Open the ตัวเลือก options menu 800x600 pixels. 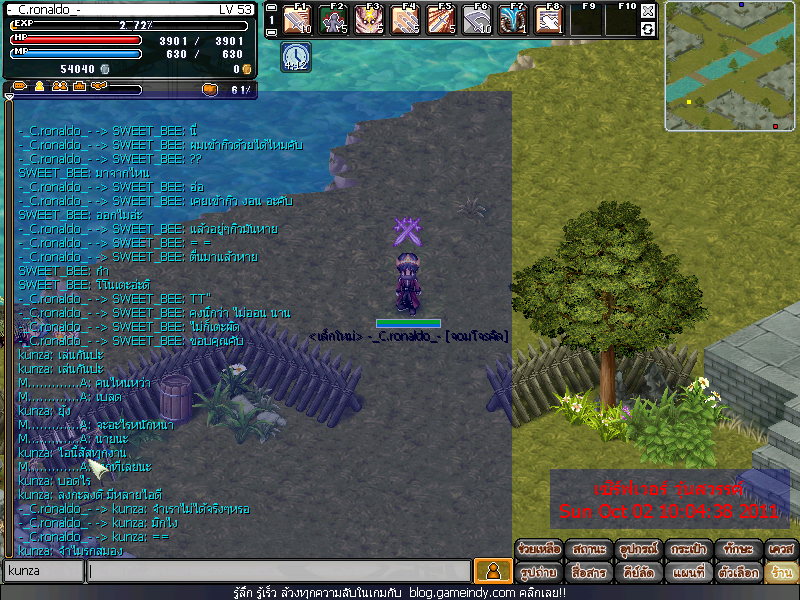click(739, 573)
